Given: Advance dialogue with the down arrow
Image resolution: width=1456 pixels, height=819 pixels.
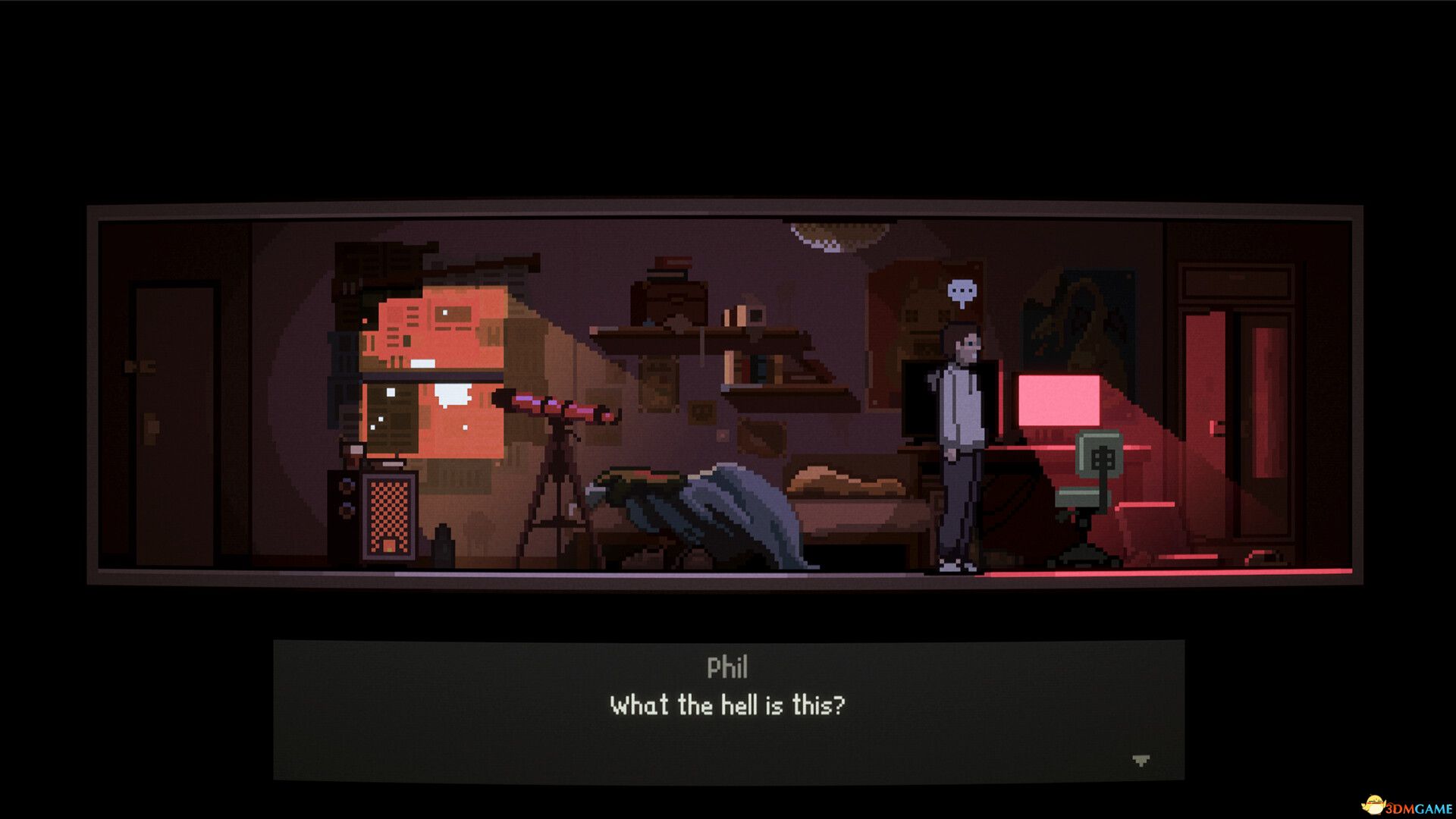Looking at the screenshot, I should tap(1141, 760).
